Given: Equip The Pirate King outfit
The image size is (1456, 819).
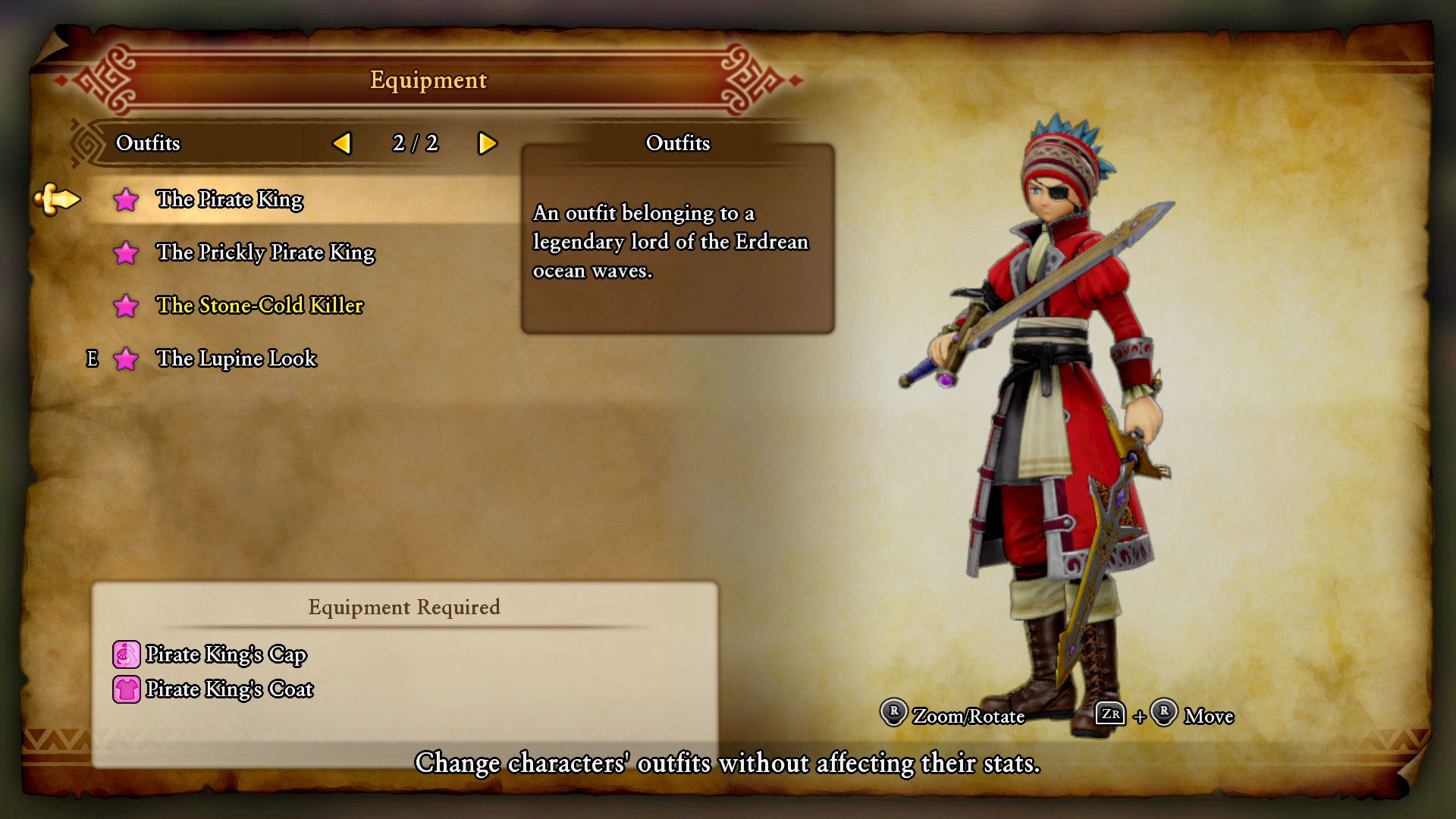Looking at the screenshot, I should pos(230,199).
